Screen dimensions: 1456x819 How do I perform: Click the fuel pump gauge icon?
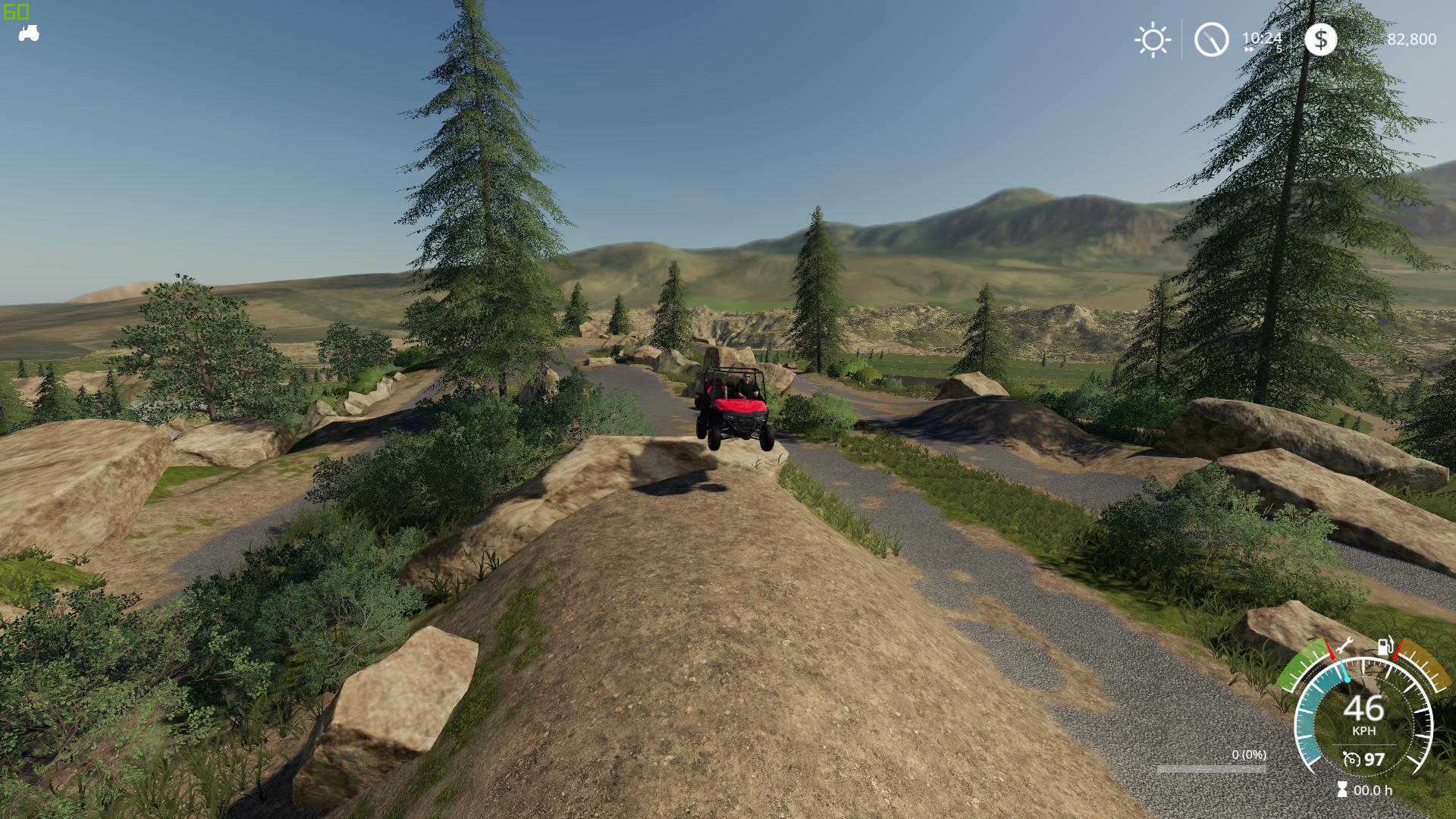[x=1385, y=646]
